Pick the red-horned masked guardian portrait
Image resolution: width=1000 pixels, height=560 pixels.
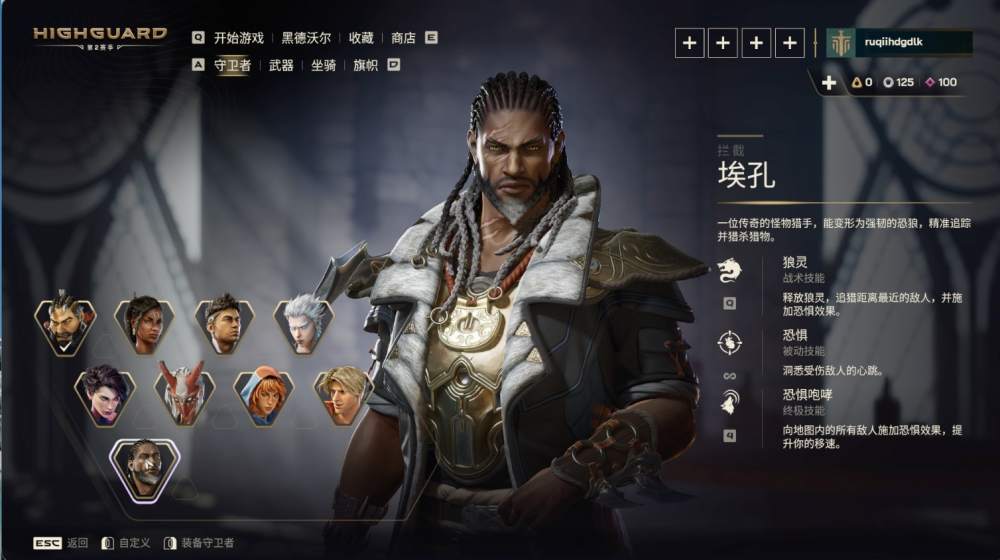click(x=184, y=392)
